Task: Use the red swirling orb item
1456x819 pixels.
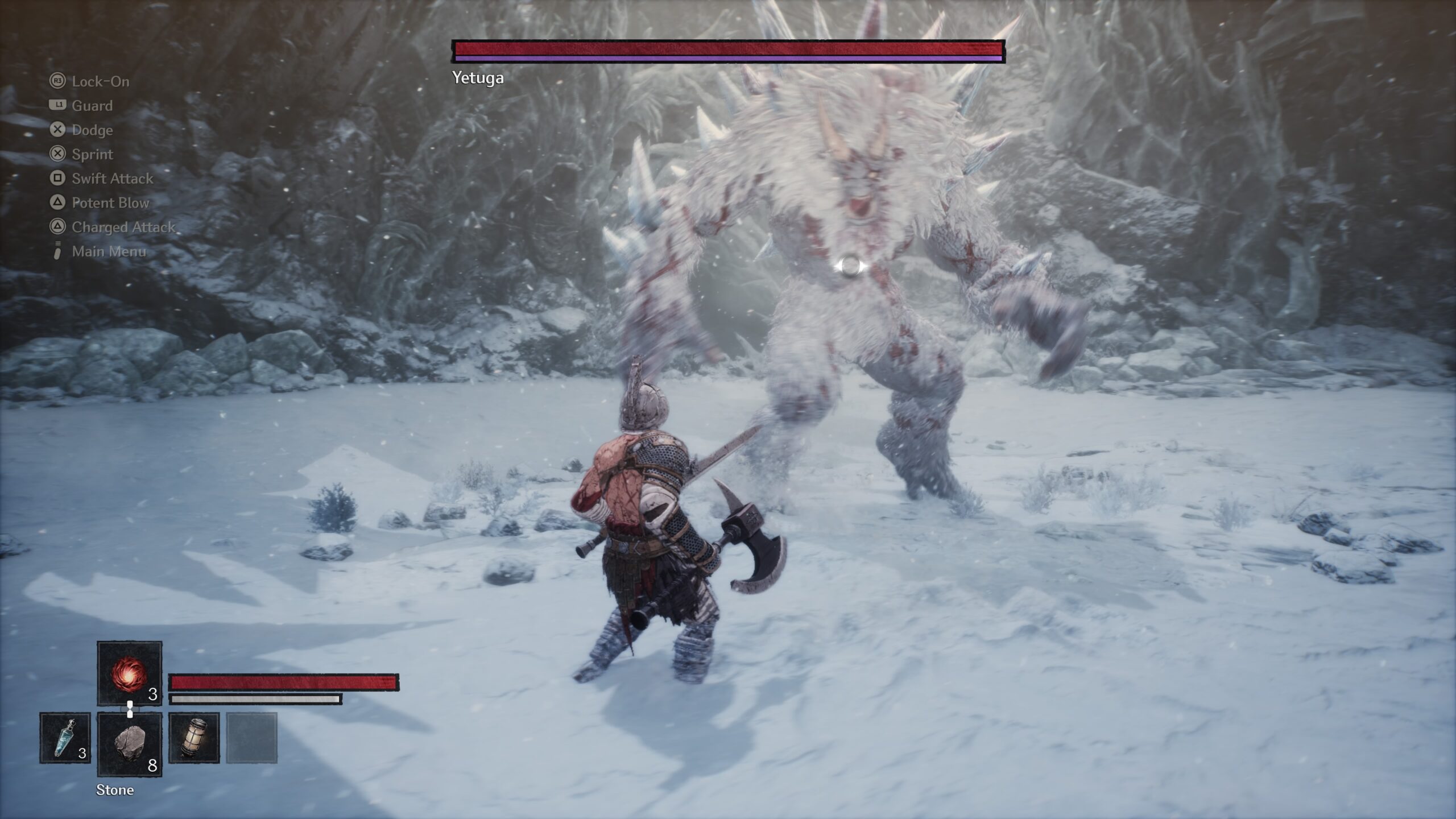Action: click(x=130, y=673)
